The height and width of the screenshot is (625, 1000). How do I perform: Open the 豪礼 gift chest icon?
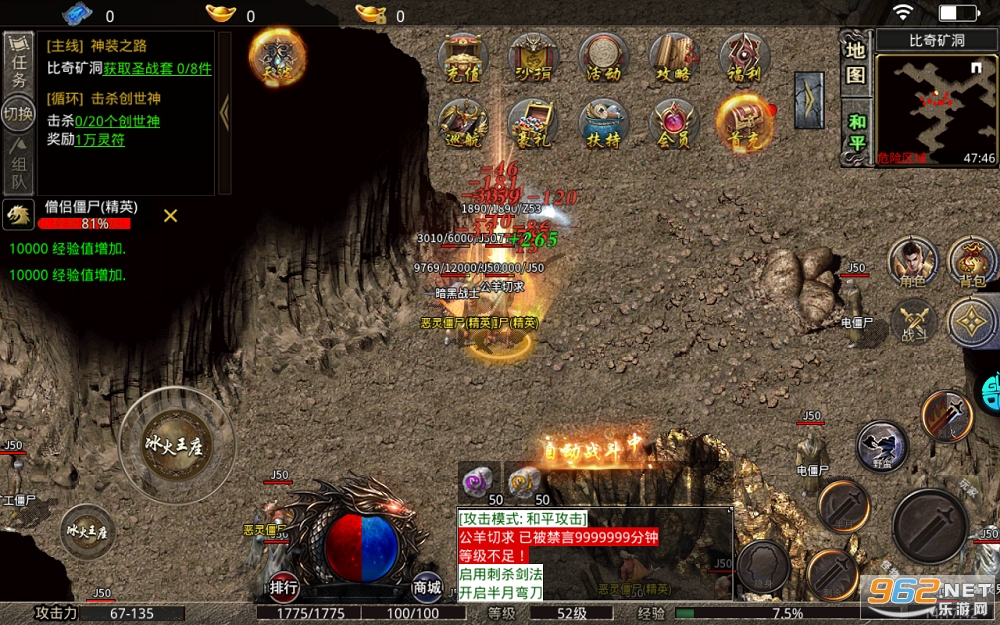(x=533, y=124)
